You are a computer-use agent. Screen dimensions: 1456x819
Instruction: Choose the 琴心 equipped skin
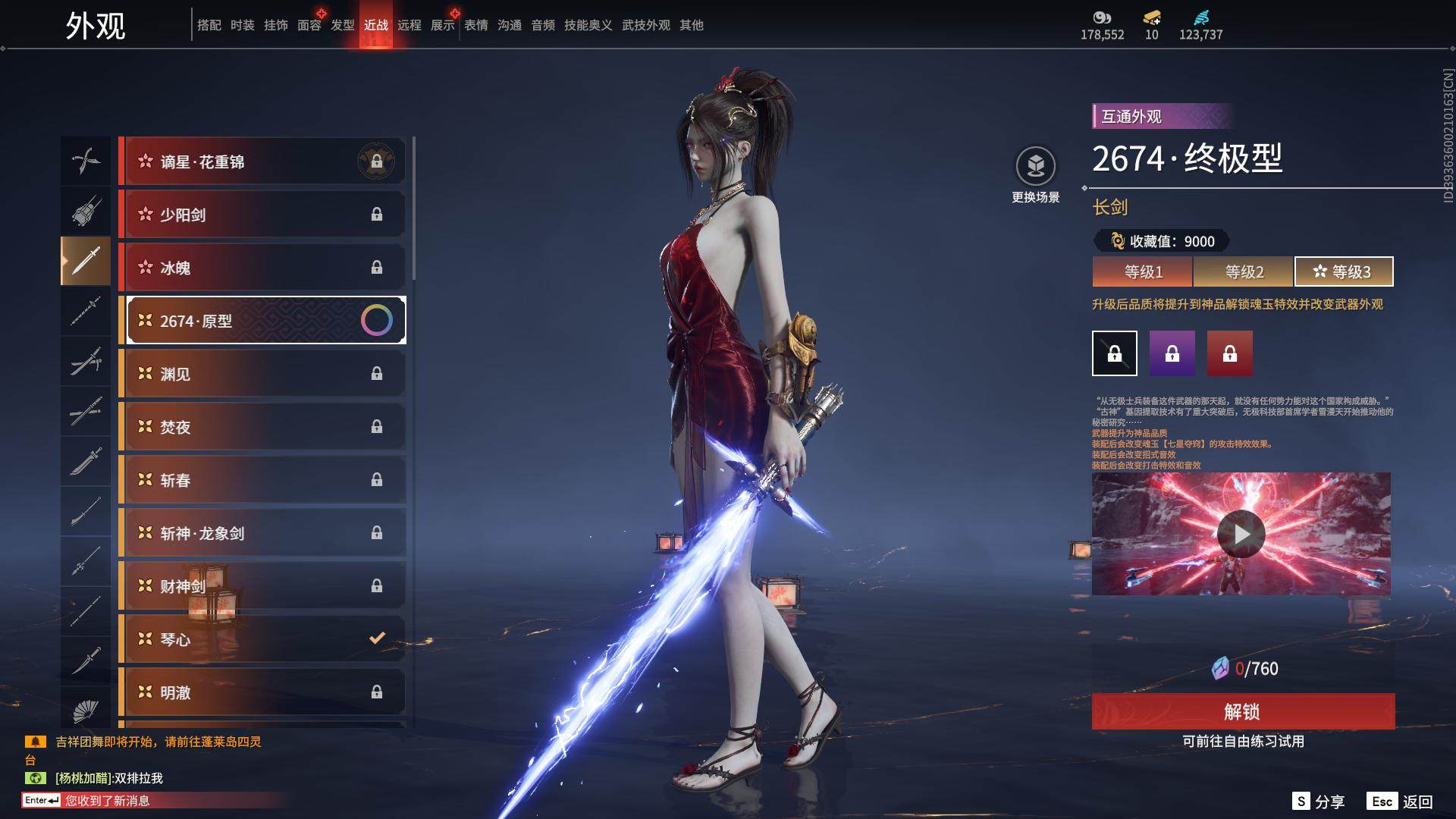[x=262, y=639]
